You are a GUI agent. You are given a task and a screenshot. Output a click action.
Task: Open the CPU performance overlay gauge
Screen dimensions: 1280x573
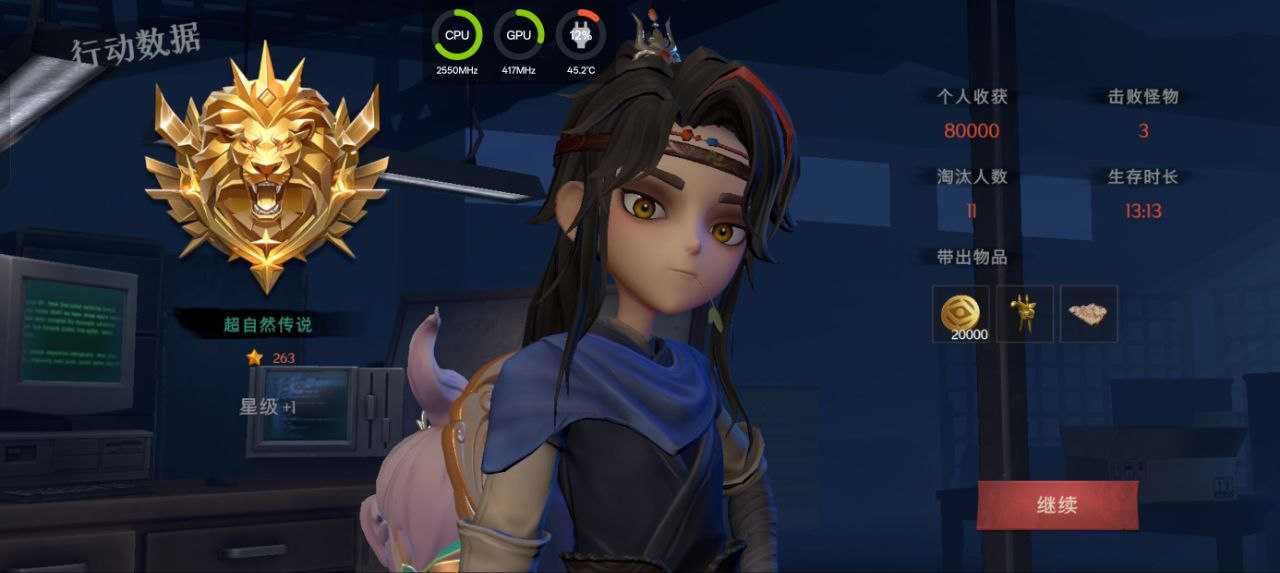click(x=457, y=35)
